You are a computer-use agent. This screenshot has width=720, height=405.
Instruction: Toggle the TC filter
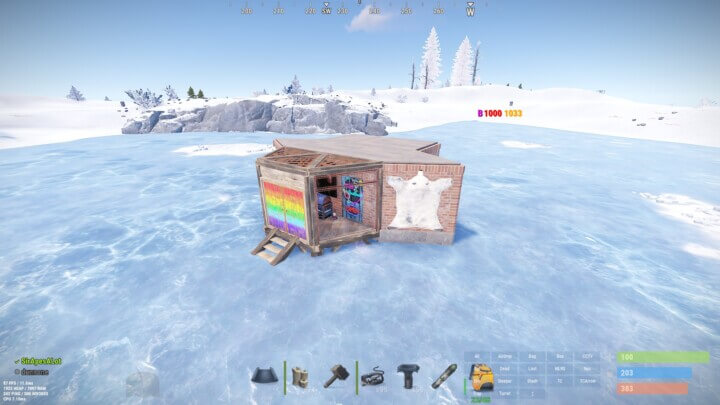click(x=560, y=381)
